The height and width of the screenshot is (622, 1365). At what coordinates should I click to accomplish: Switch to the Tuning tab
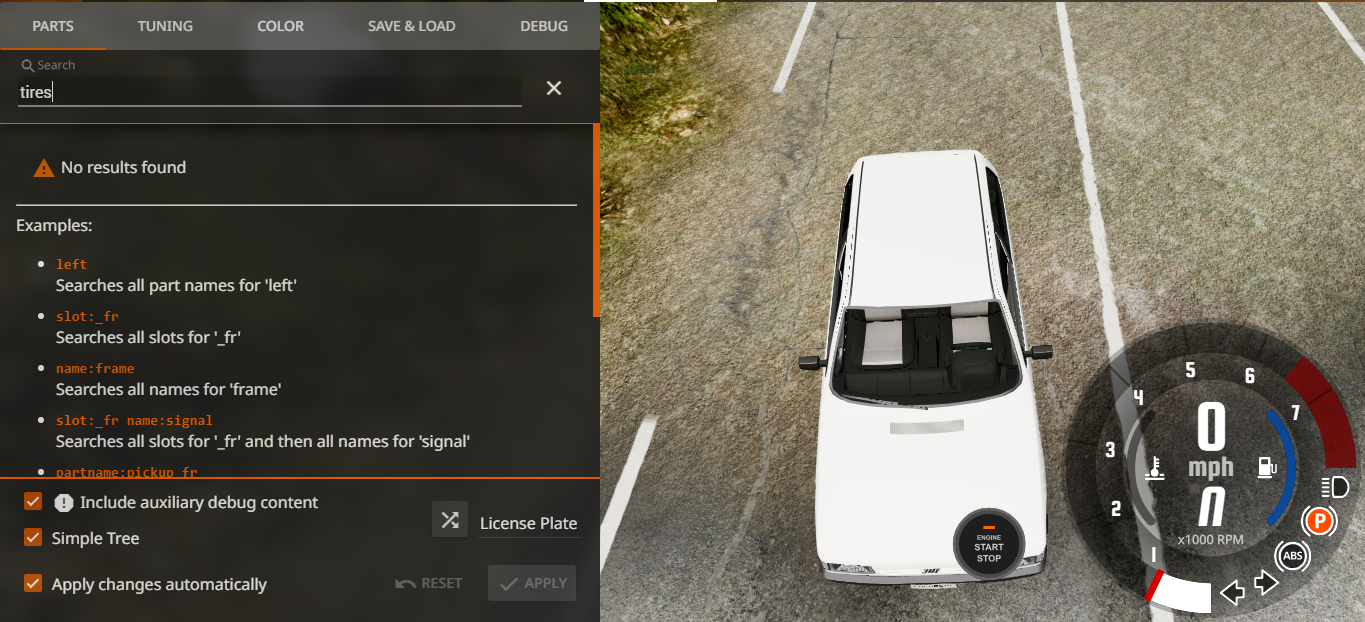point(165,26)
